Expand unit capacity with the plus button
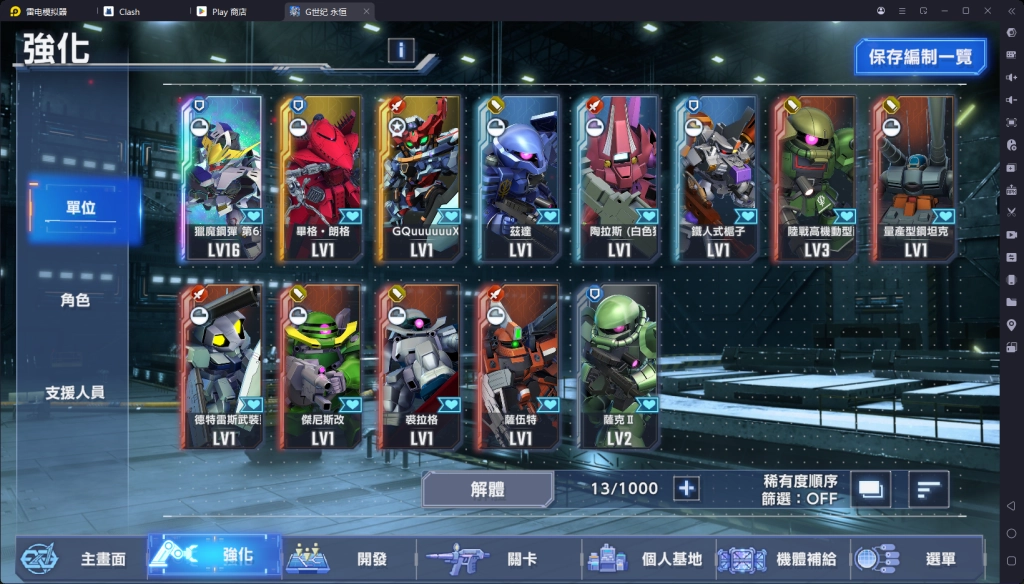This screenshot has height=584, width=1024. [687, 488]
